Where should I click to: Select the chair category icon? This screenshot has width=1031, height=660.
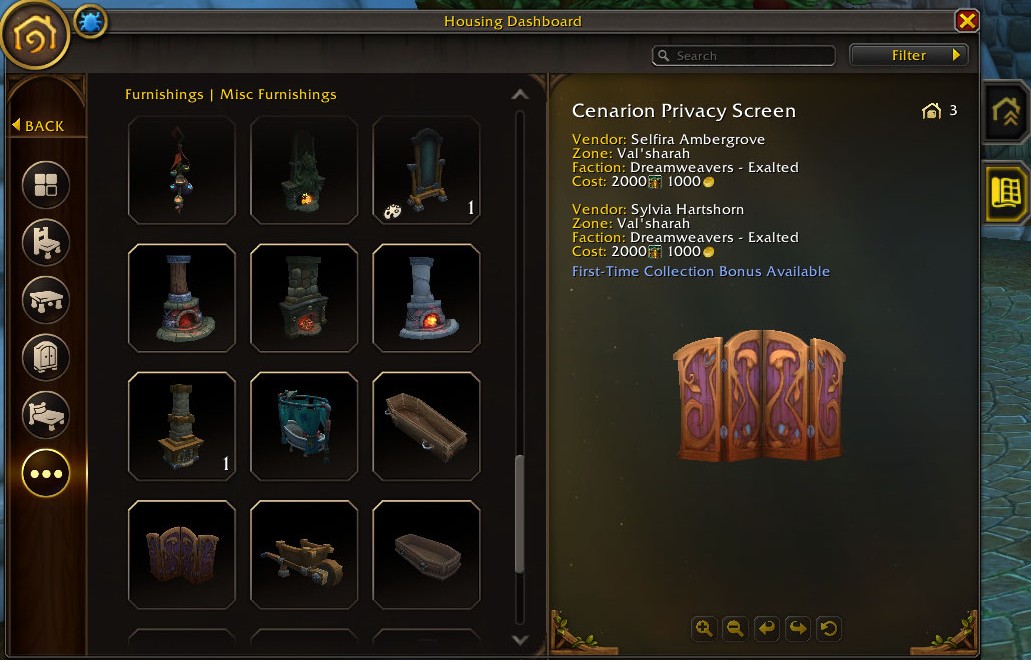(x=46, y=242)
